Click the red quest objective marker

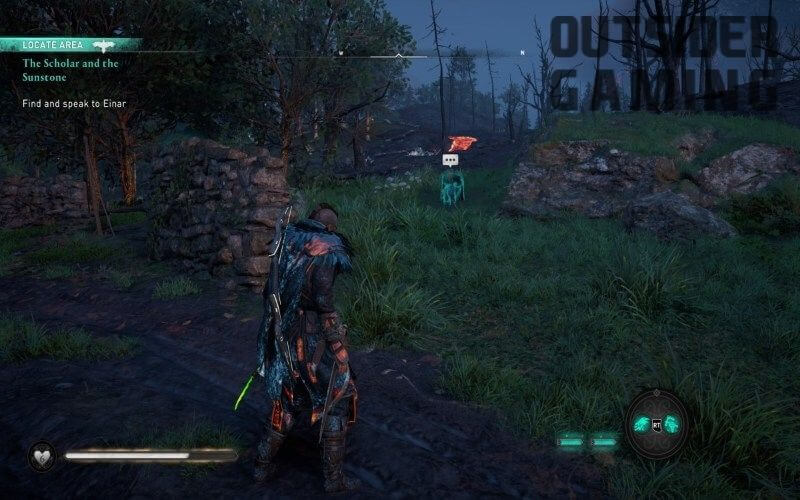click(460, 144)
